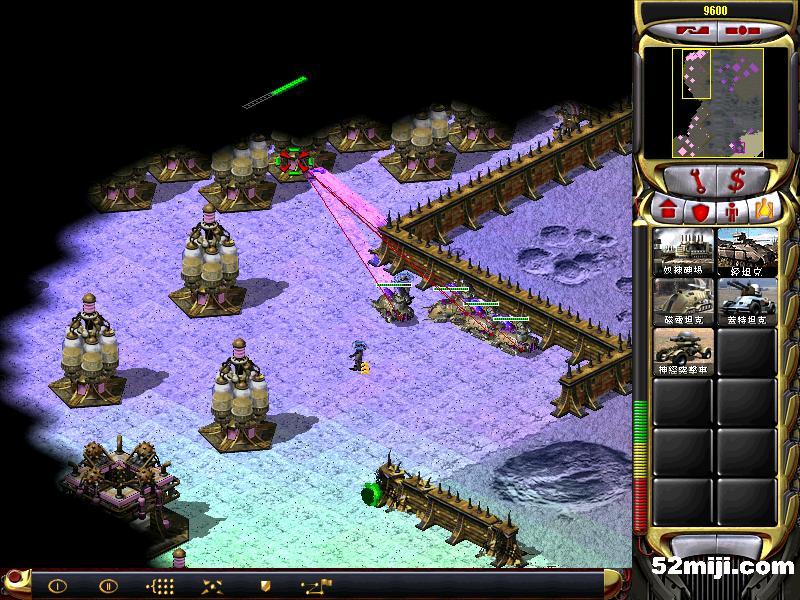Image resolution: width=800 pixels, height=600 pixels.
Task: Switch to the structures build tab
Action: 665,210
